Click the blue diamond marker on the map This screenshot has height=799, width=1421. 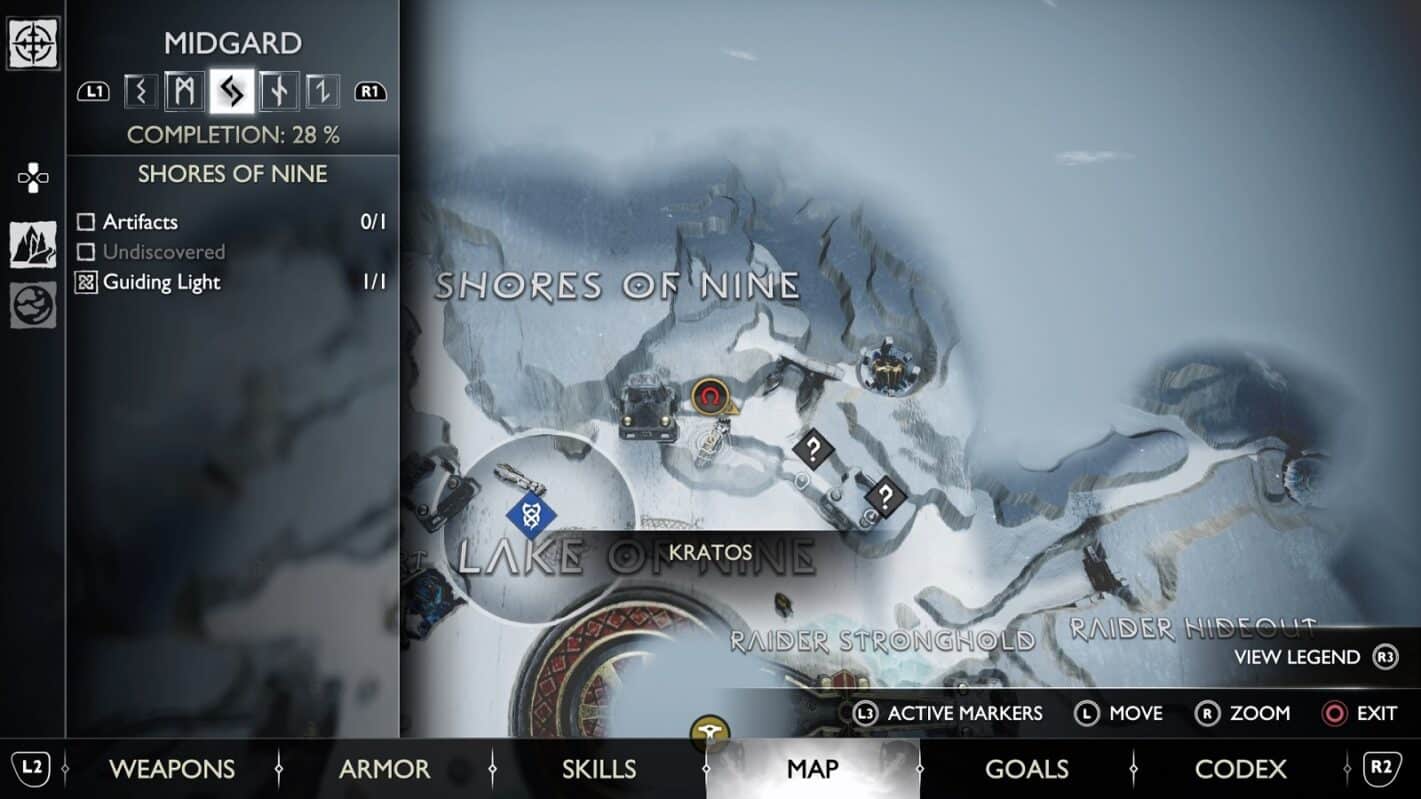[531, 516]
